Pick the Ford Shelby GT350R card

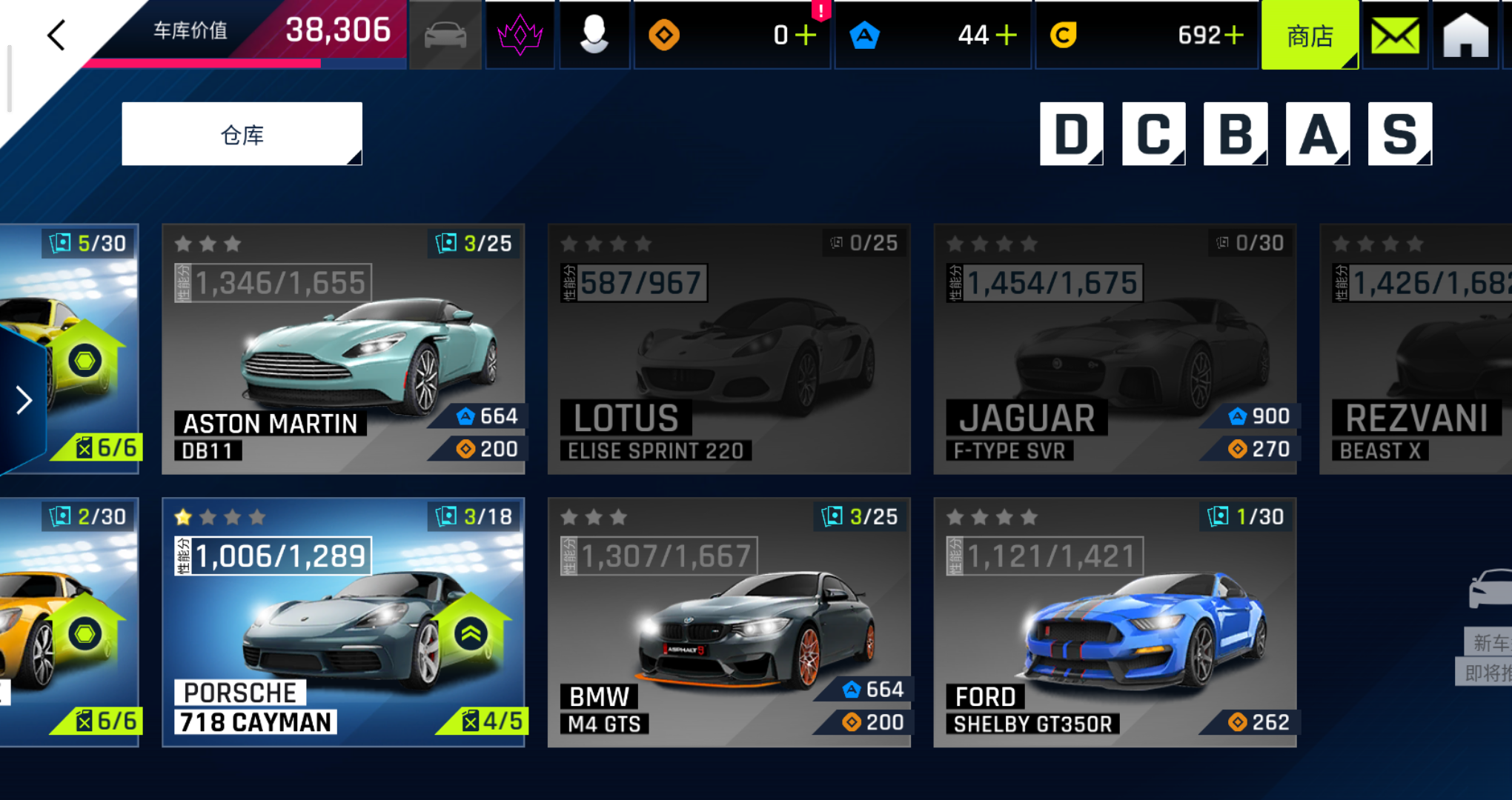1115,622
